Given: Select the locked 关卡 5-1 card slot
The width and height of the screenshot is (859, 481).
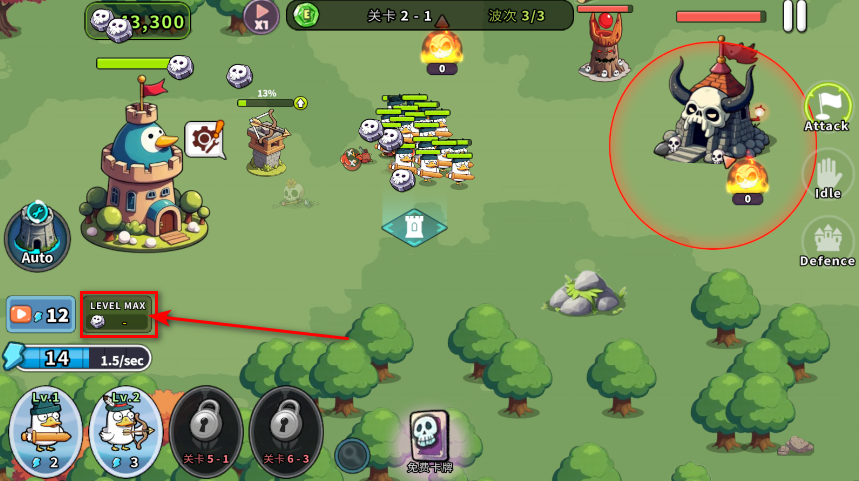Looking at the screenshot, I should [206, 430].
